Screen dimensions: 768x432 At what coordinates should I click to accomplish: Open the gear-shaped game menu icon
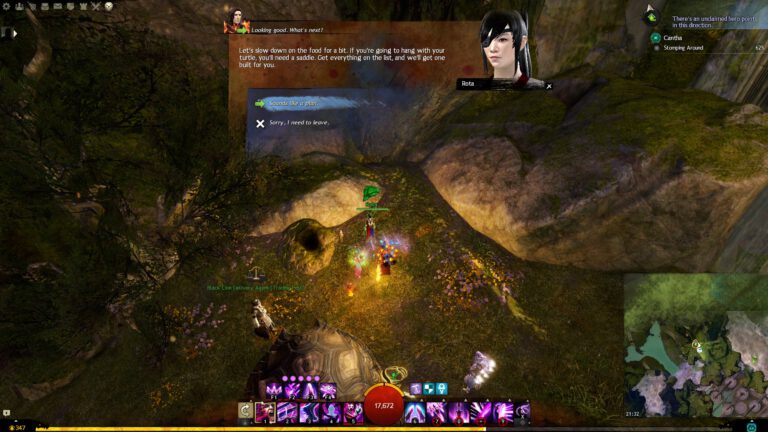point(8,6)
